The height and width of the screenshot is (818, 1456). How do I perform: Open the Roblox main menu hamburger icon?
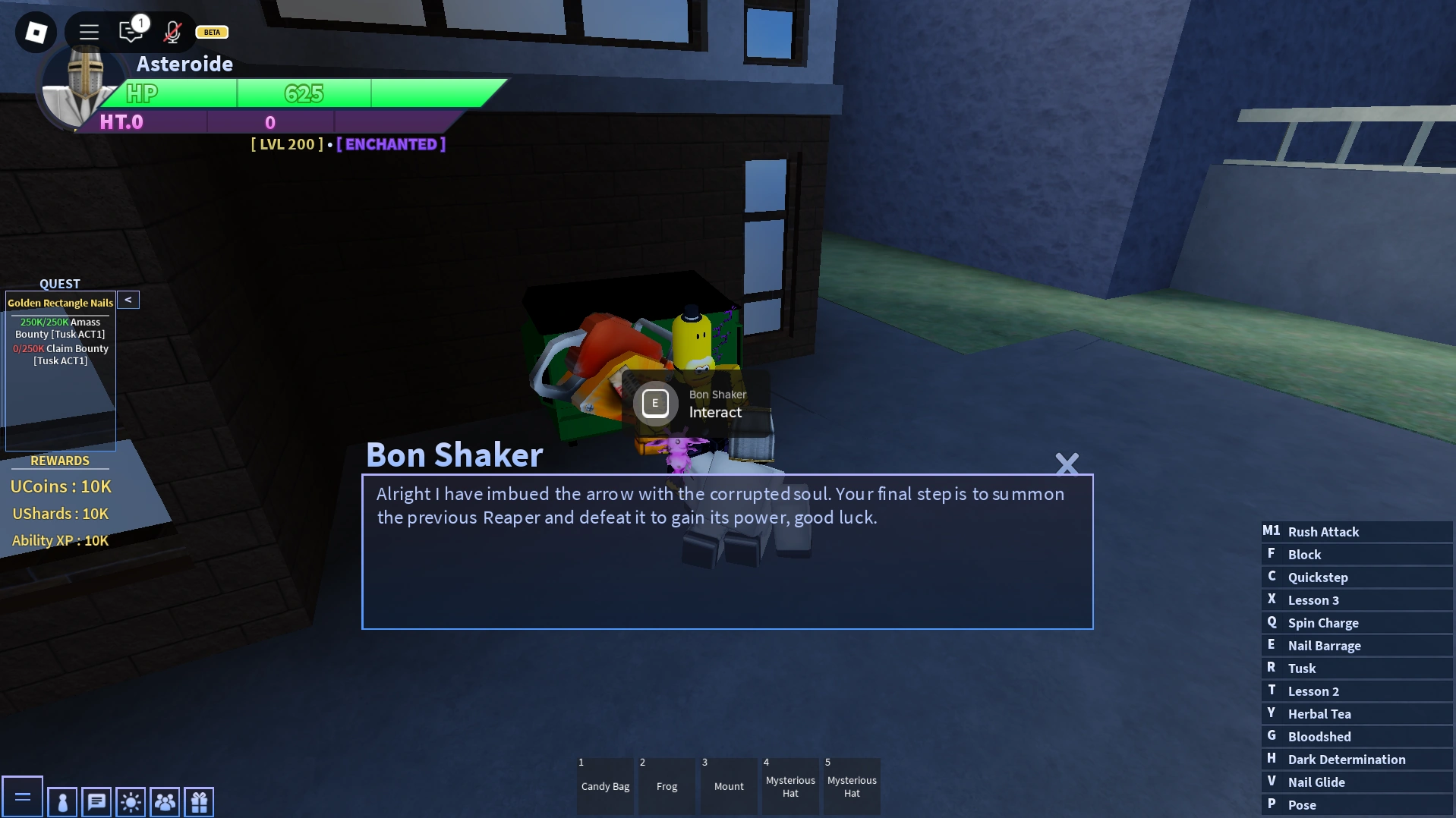(x=89, y=32)
